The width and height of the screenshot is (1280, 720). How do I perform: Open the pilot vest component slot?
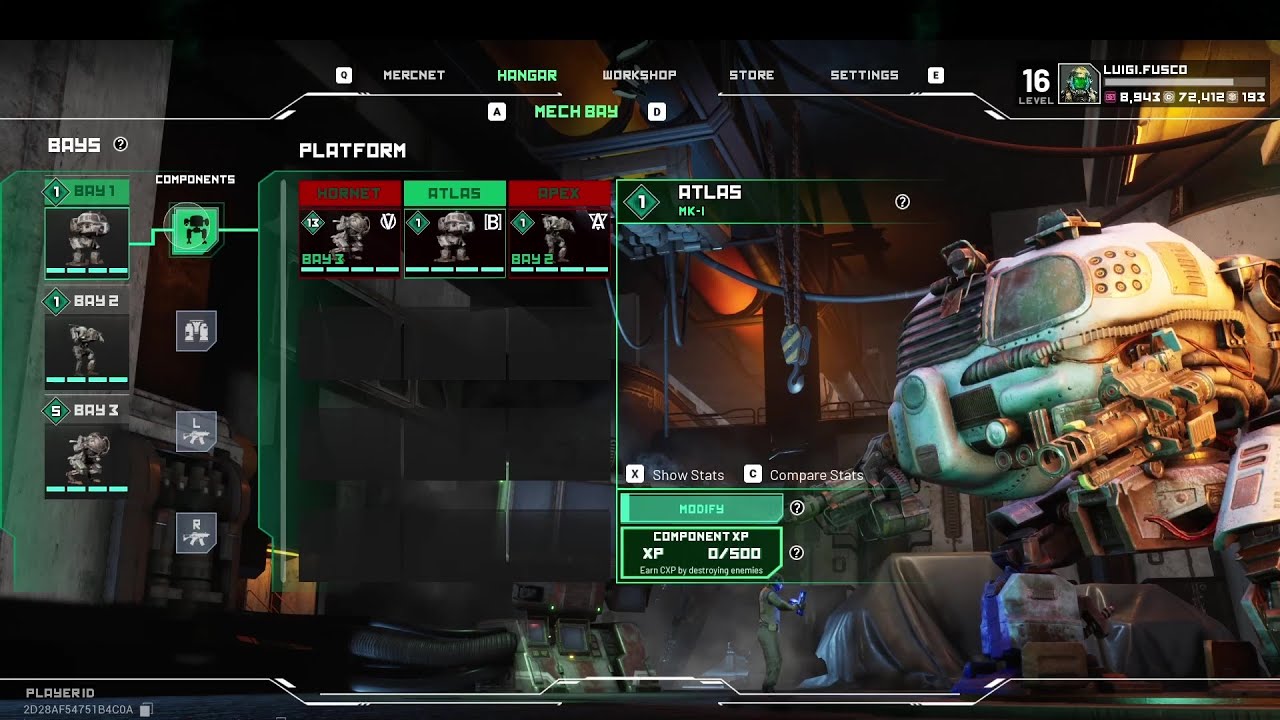196,330
